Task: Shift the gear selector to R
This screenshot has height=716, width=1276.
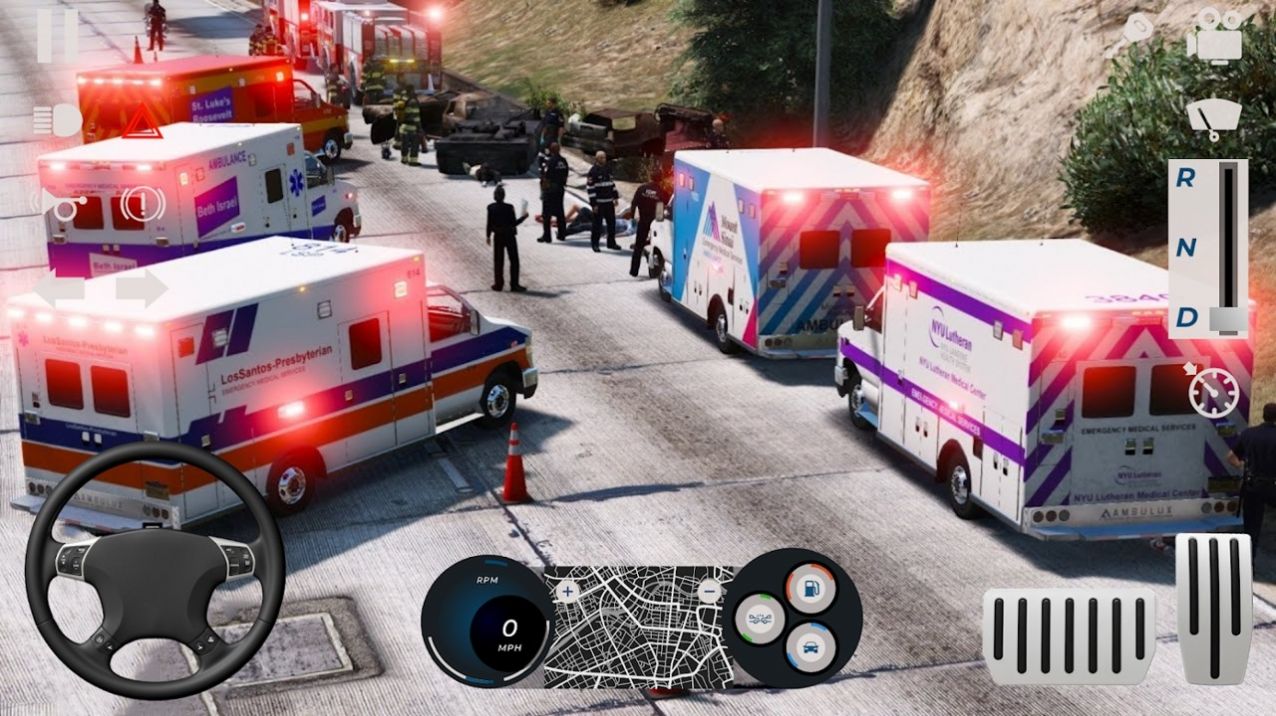Action: (1185, 179)
